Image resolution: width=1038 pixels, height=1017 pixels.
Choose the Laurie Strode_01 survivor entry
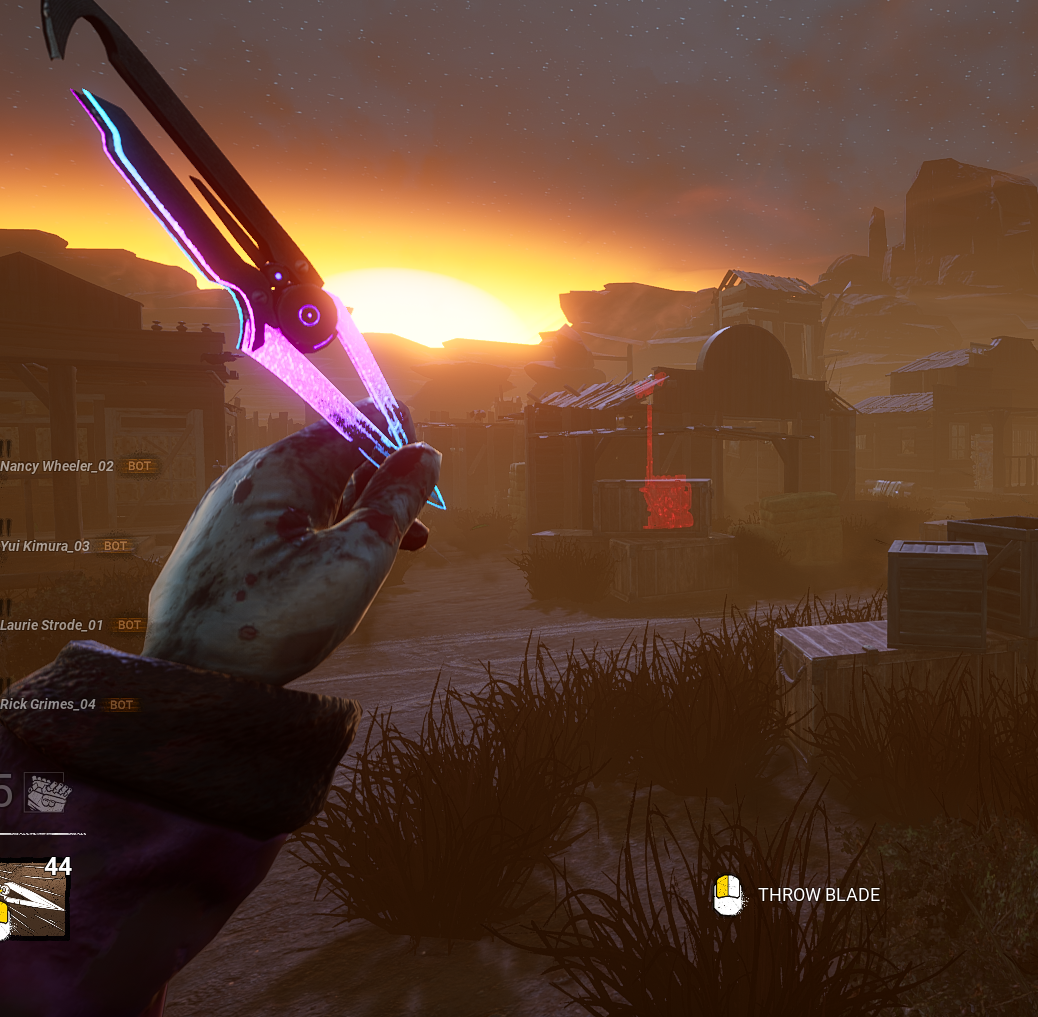tap(52, 625)
